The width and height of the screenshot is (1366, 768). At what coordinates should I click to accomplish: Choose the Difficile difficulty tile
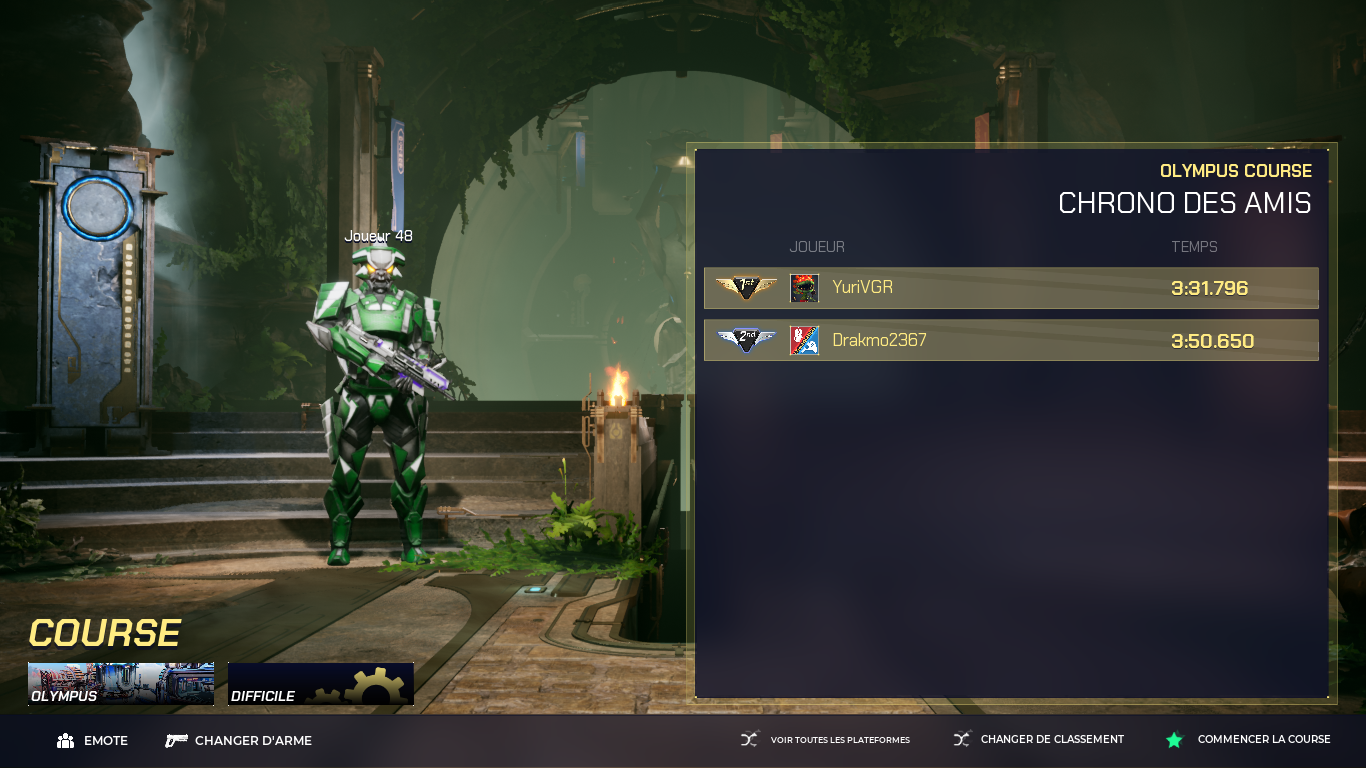pyautogui.click(x=320, y=684)
